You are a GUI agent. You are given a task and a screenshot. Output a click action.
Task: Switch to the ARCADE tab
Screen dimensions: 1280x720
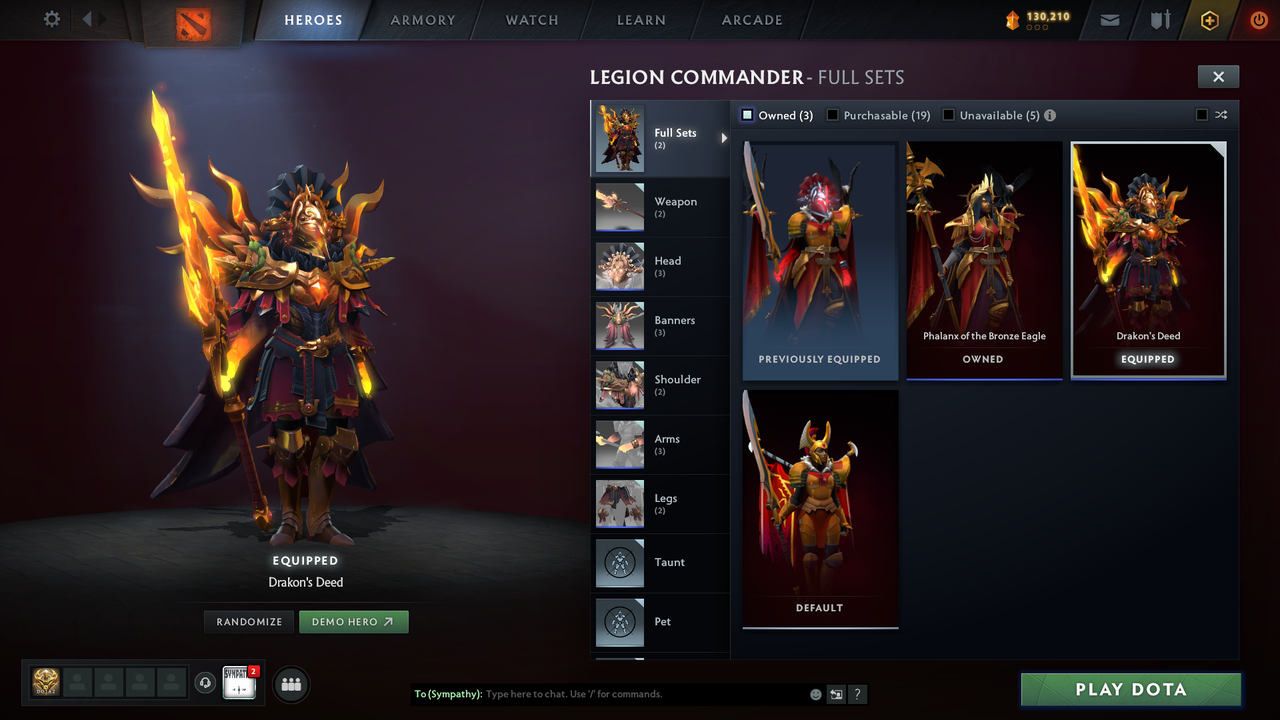click(751, 20)
